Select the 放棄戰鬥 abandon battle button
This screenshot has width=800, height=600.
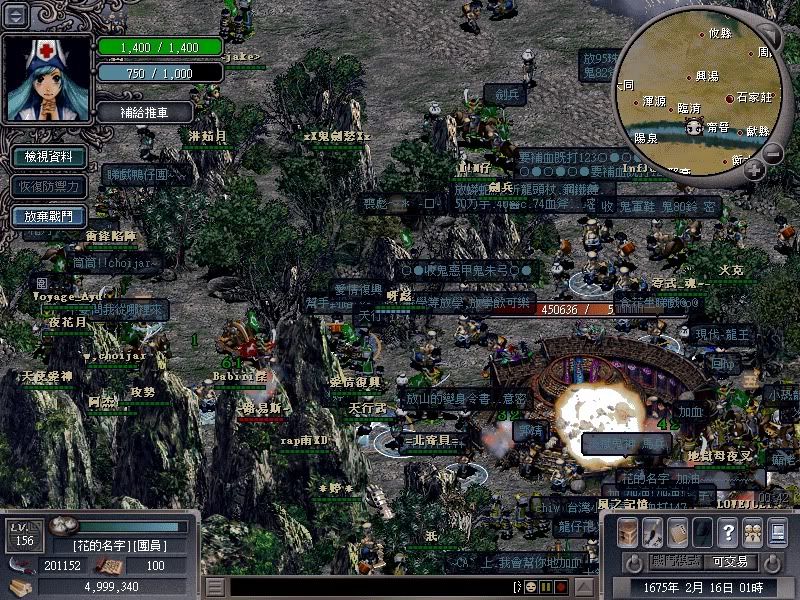coord(48,216)
